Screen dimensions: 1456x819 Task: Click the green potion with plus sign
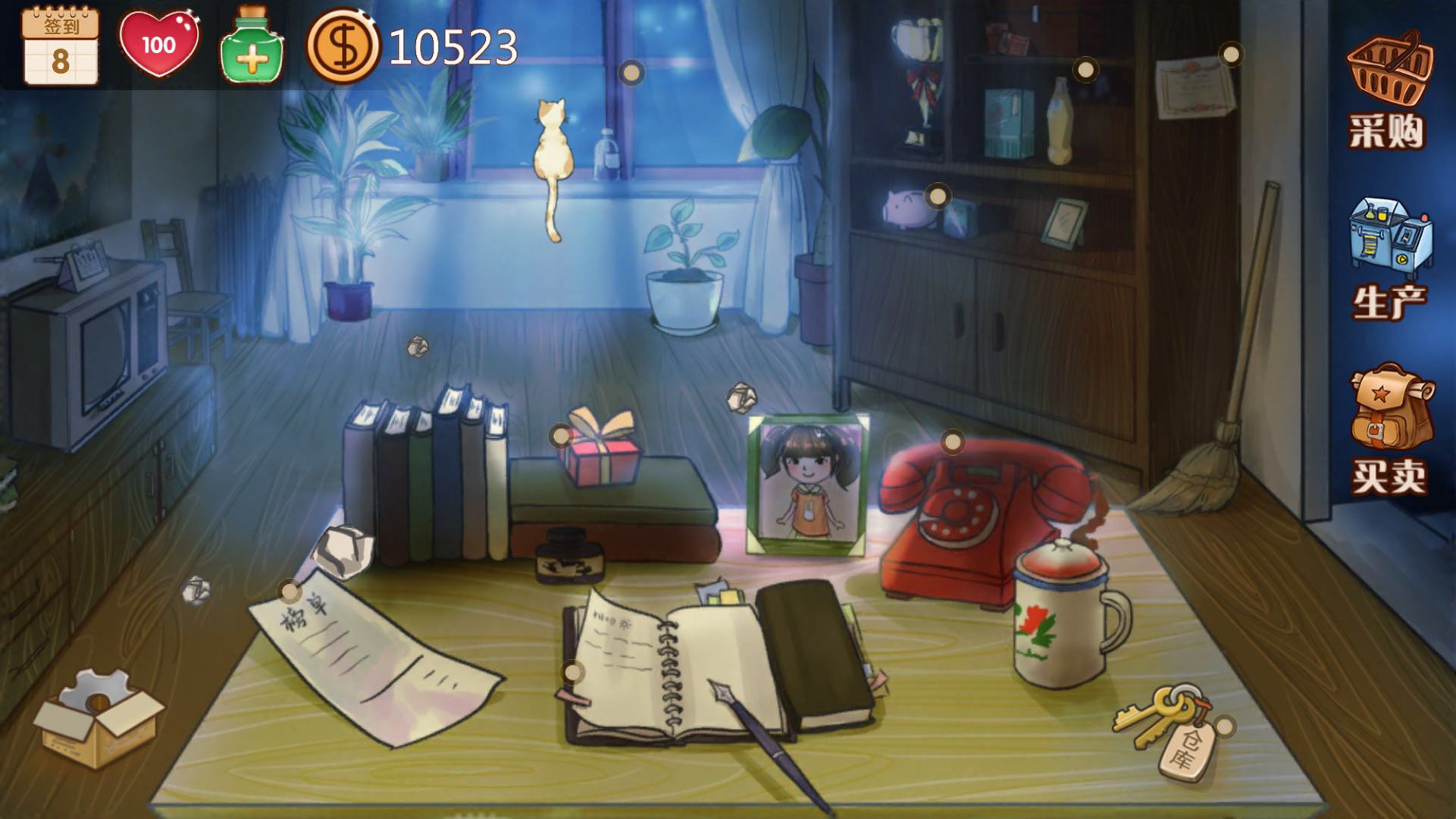point(252,45)
